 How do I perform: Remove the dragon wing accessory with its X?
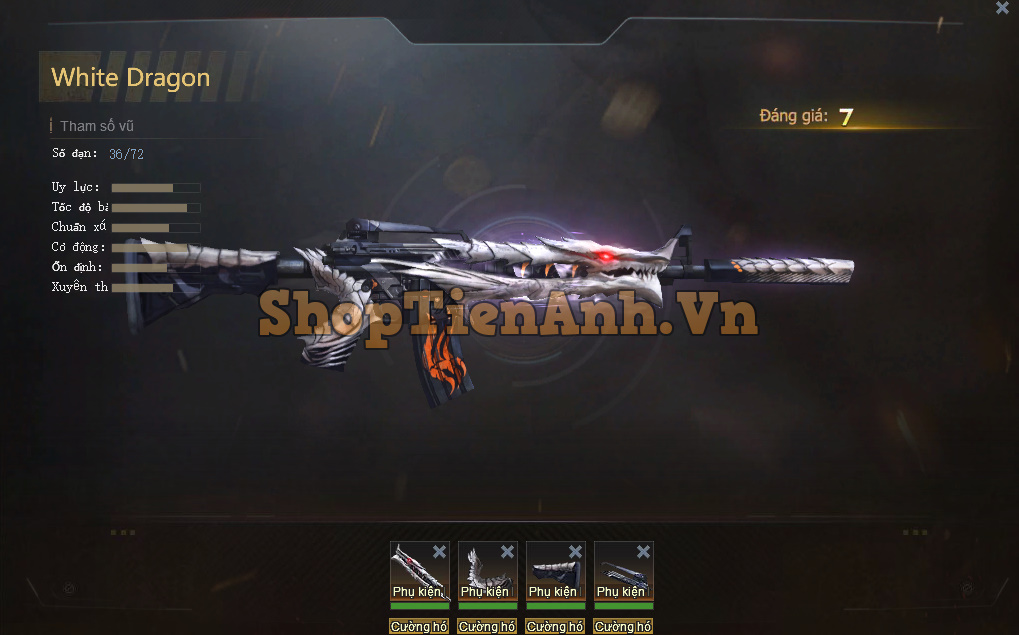[x=507, y=552]
